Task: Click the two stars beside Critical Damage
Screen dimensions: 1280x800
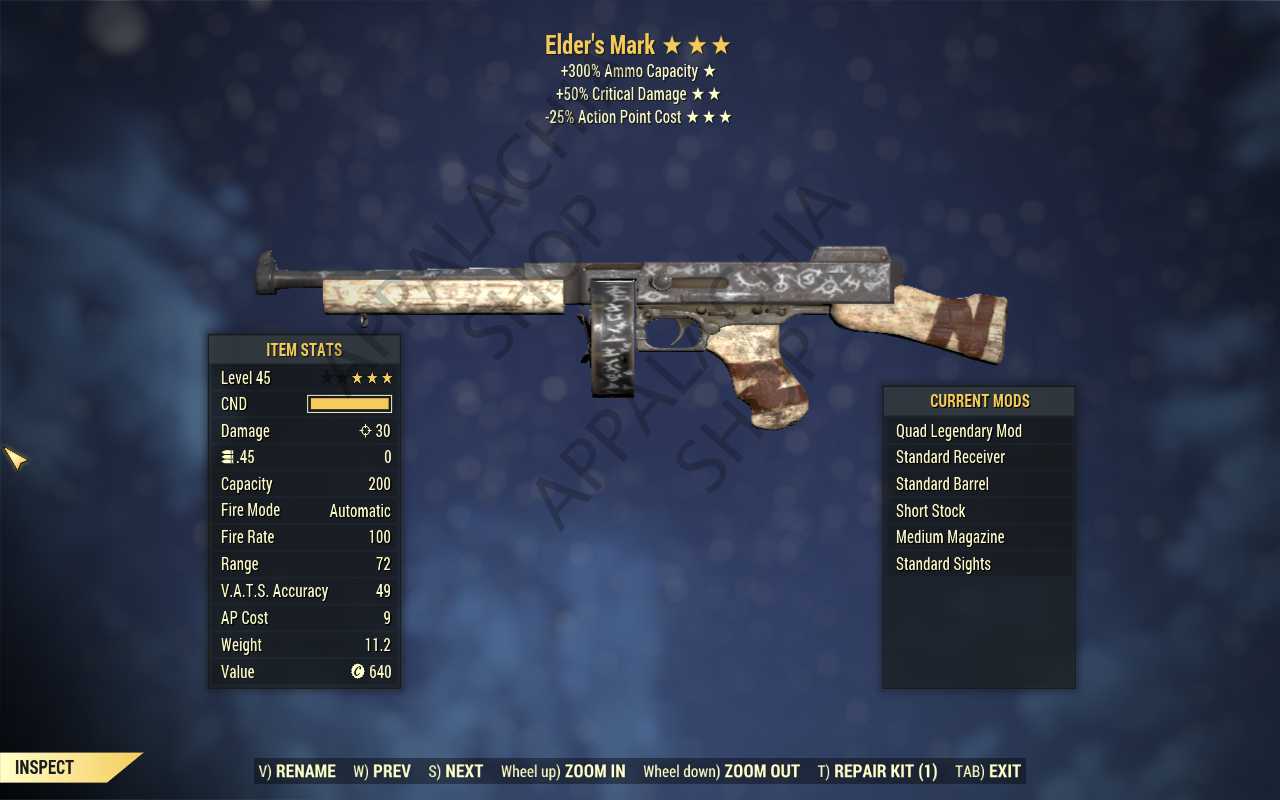Action: 713,93
